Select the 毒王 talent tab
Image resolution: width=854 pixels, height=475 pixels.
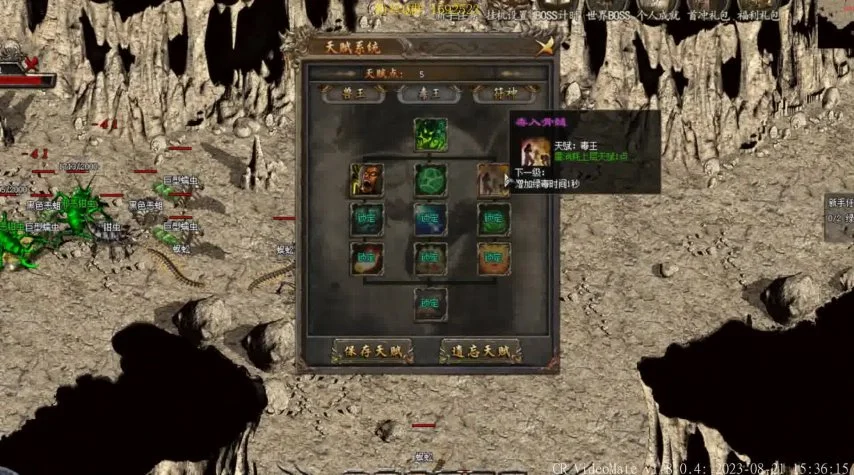(429, 94)
